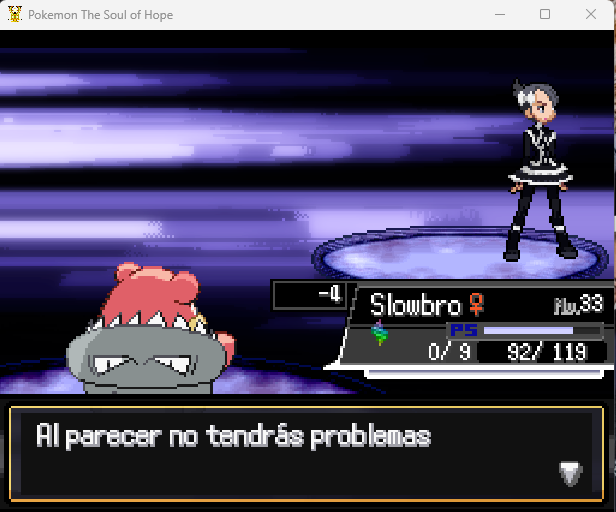Advance dialogue with the down arrow indicator
The width and height of the screenshot is (616, 512).
coord(570,474)
